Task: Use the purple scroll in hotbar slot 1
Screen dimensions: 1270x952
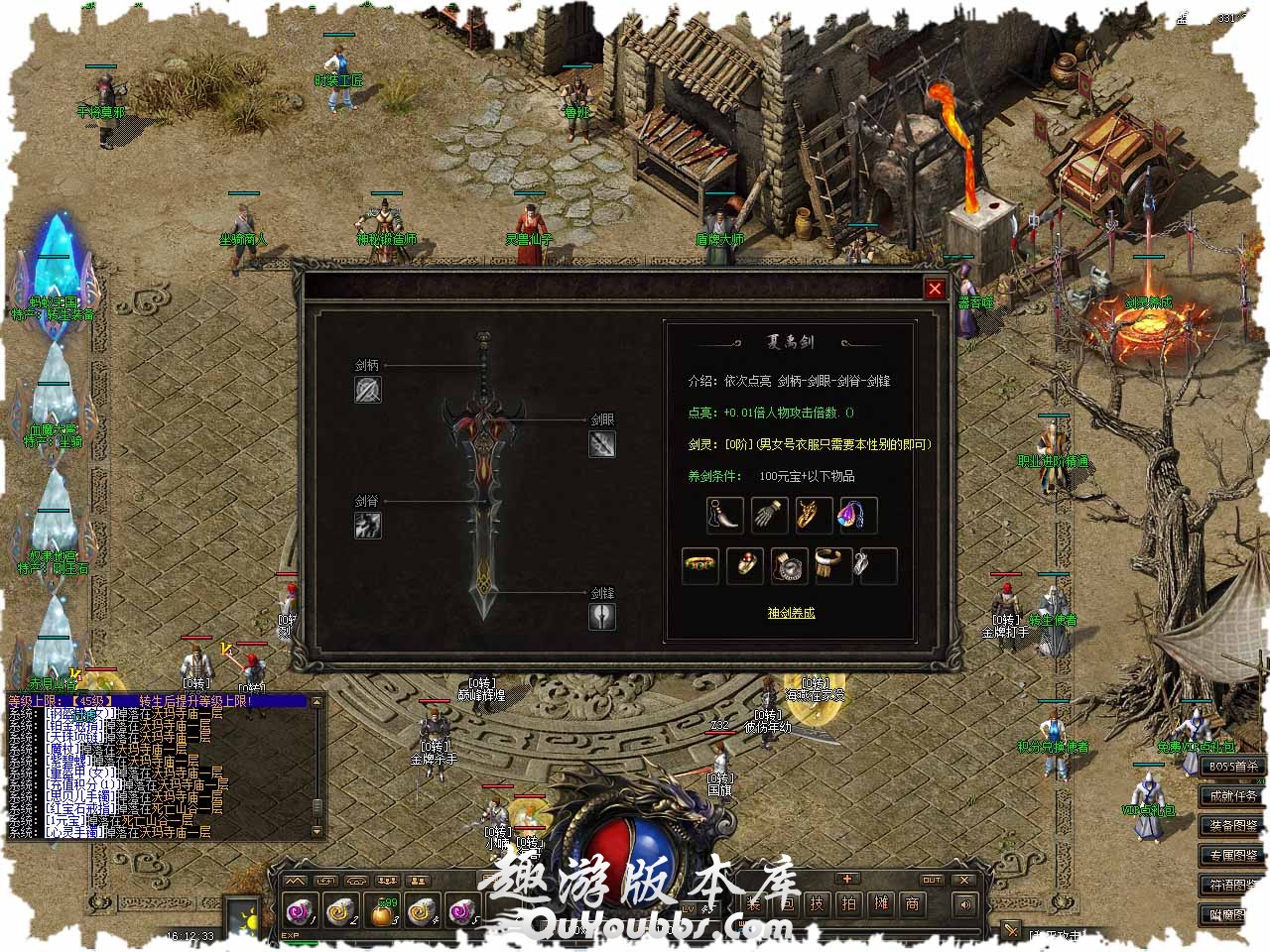Action: tap(300, 908)
